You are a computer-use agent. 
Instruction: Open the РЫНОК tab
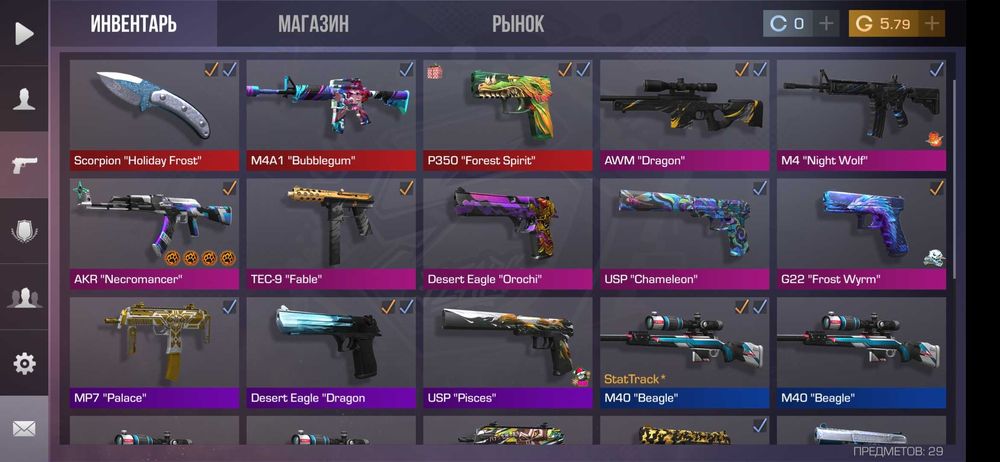(x=518, y=24)
